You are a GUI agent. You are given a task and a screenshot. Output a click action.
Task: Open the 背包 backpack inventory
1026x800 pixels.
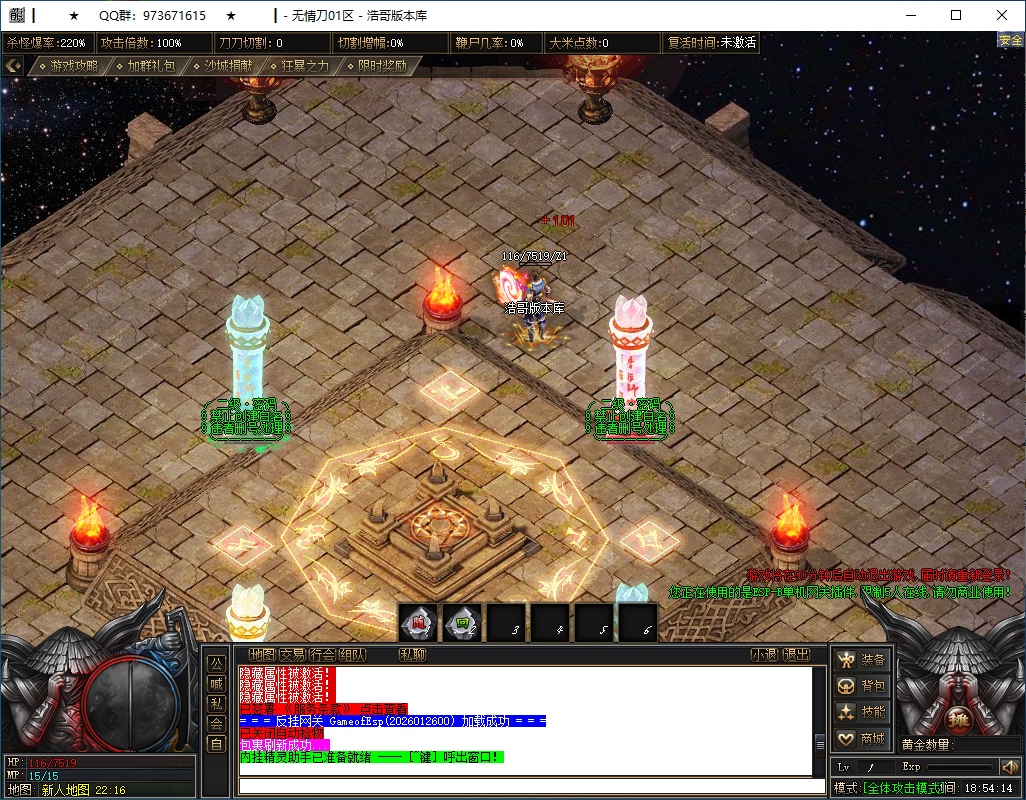862,686
